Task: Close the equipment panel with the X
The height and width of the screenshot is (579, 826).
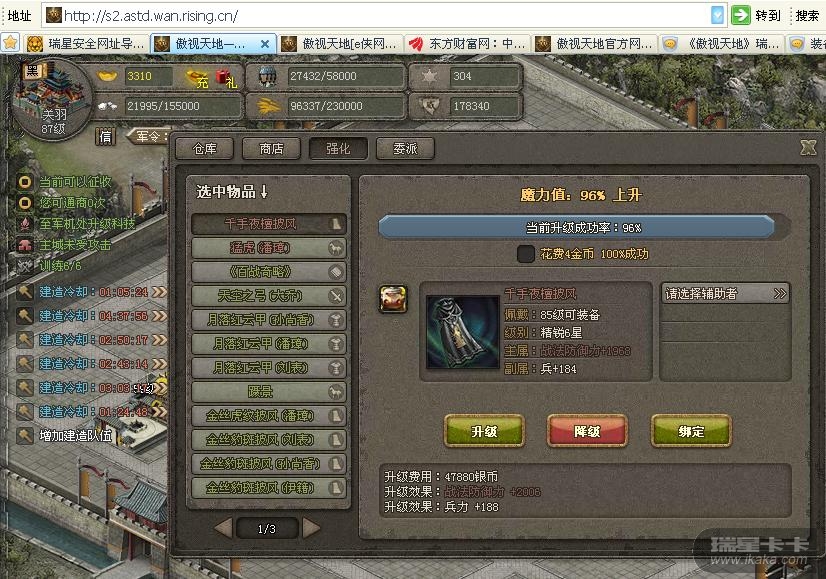Action: click(x=808, y=147)
